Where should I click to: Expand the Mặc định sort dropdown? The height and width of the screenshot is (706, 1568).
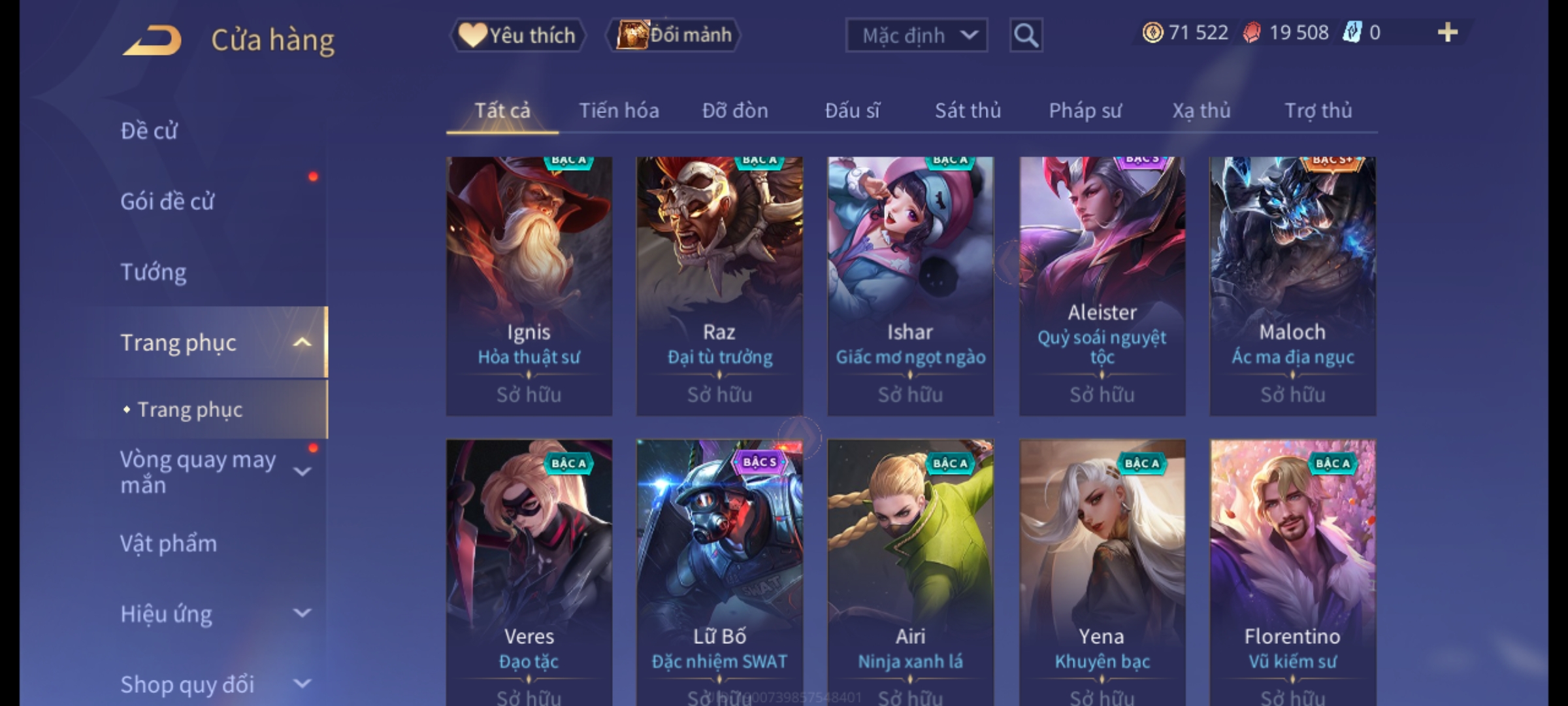[x=916, y=35]
